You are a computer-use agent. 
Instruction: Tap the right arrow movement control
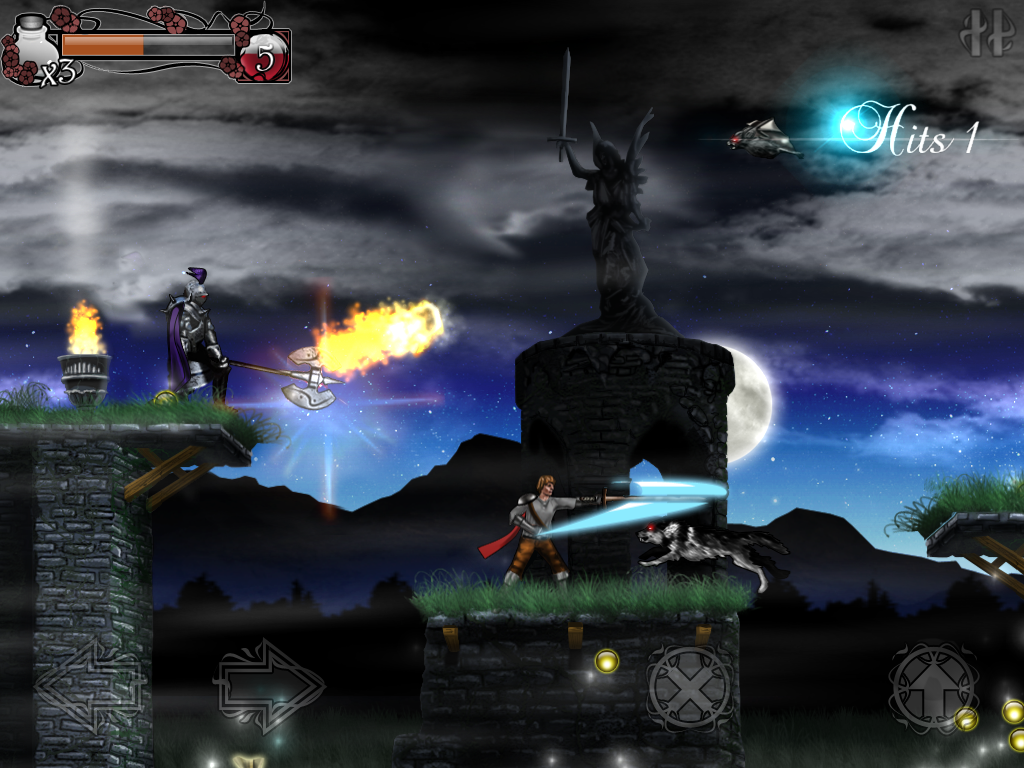[268, 685]
